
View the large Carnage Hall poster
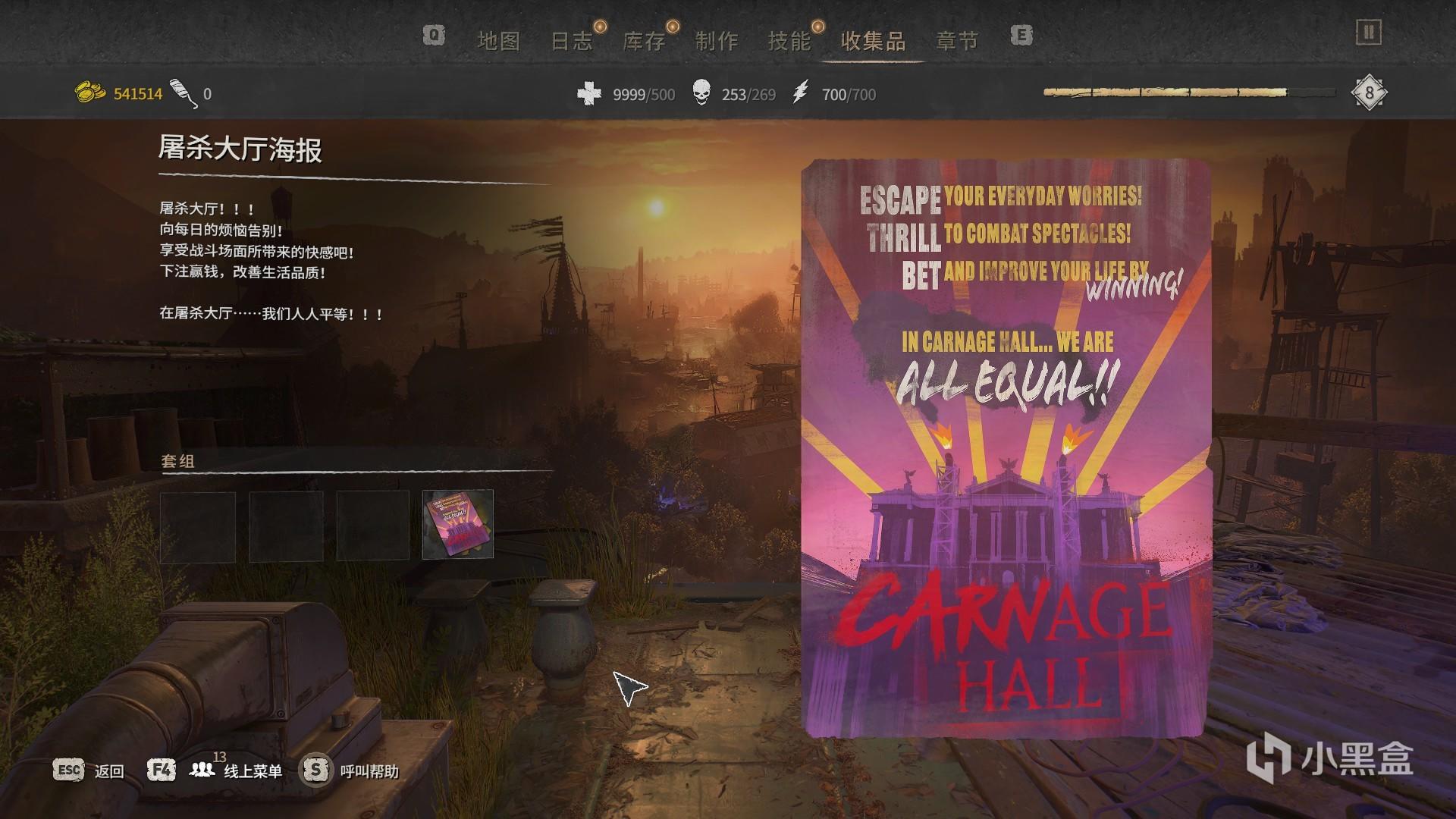tap(1005, 447)
